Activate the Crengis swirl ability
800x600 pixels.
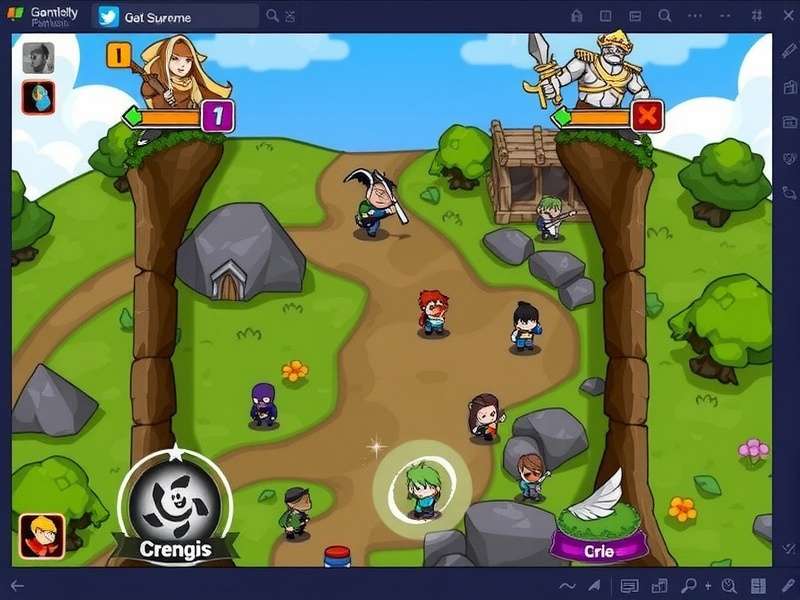[175, 502]
